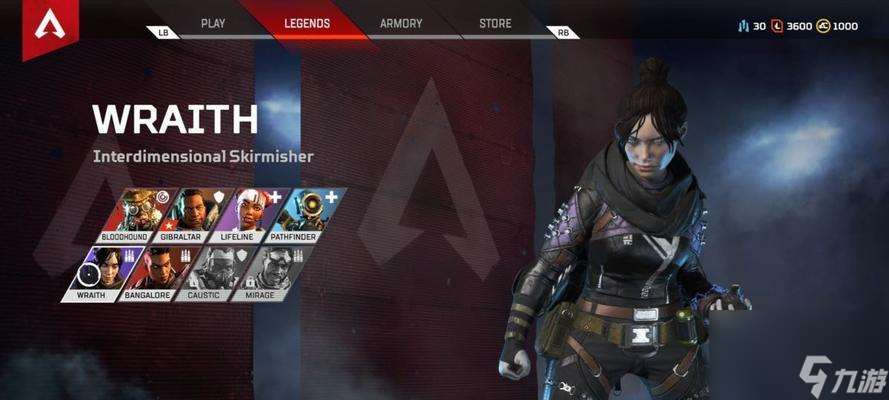Click the Apex Legends logo badge
The height and width of the screenshot is (400, 889).
(49, 27)
